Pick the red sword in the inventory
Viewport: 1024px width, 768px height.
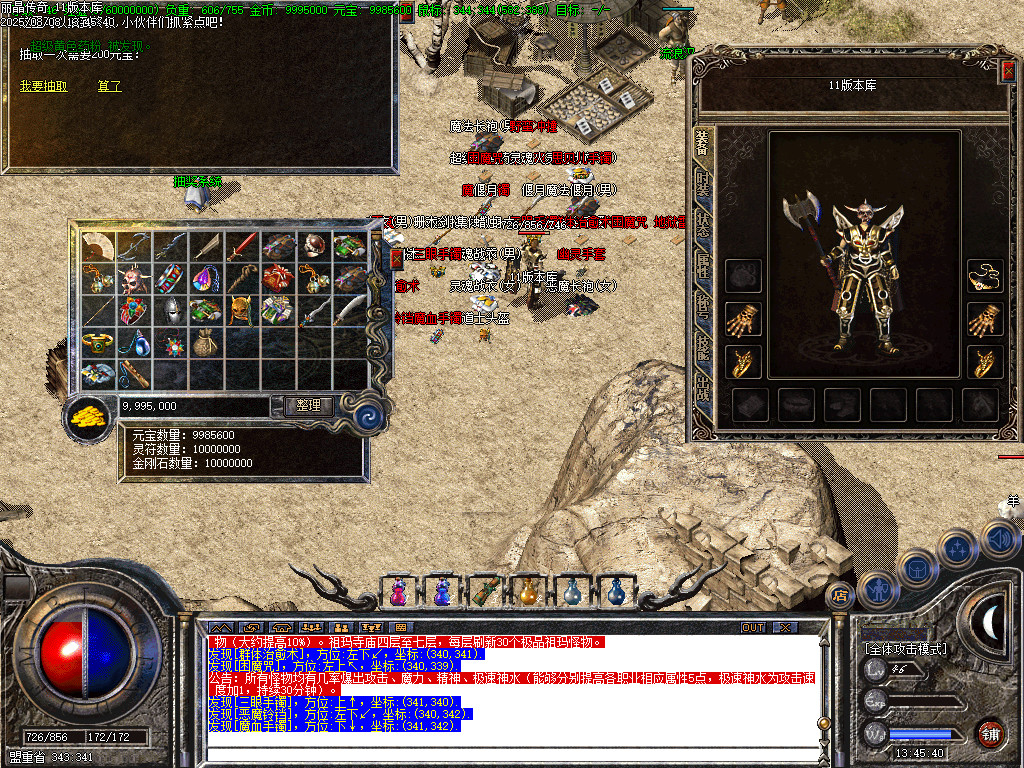(x=243, y=246)
